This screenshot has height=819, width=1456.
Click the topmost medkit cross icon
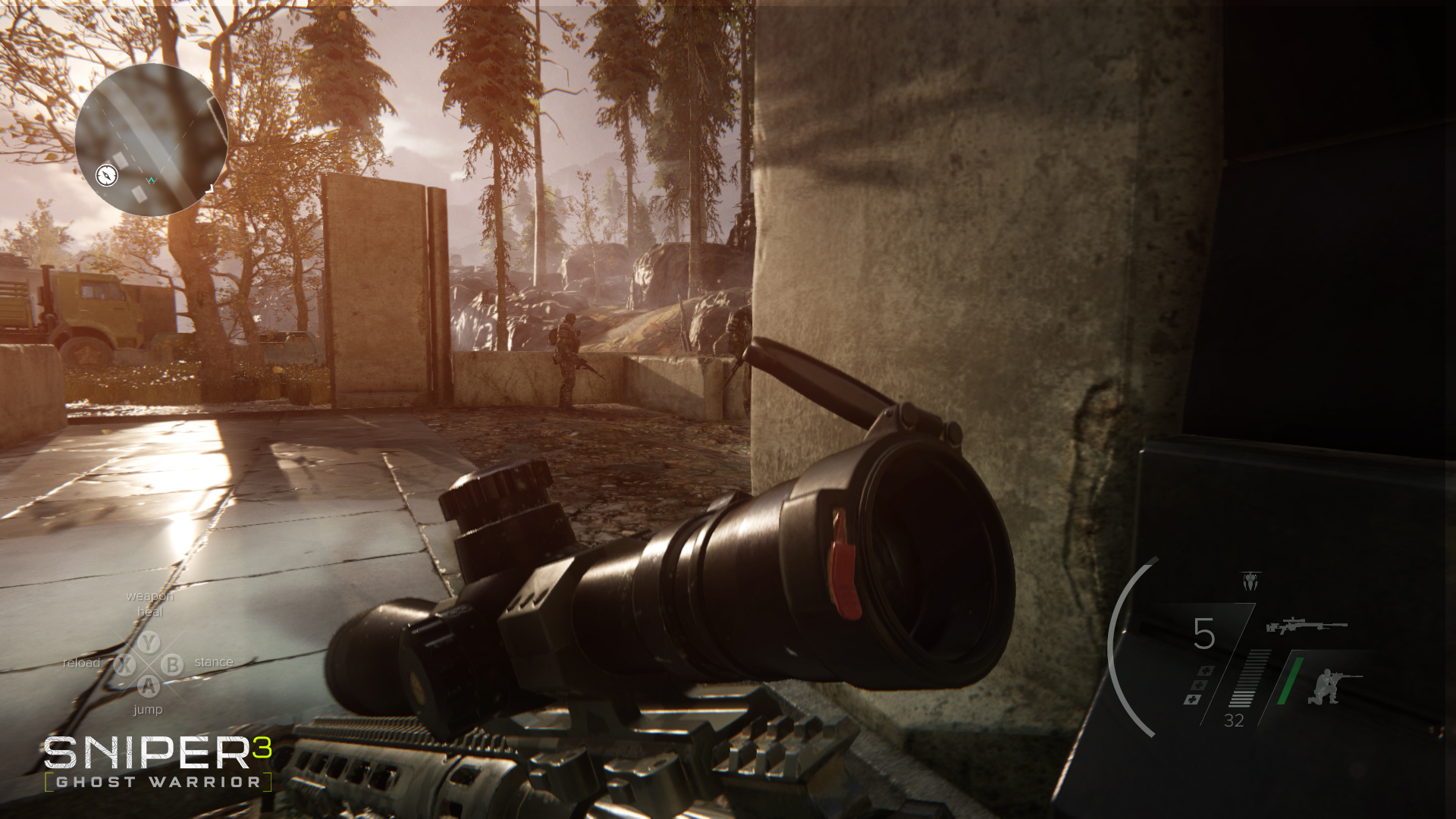[1207, 669]
